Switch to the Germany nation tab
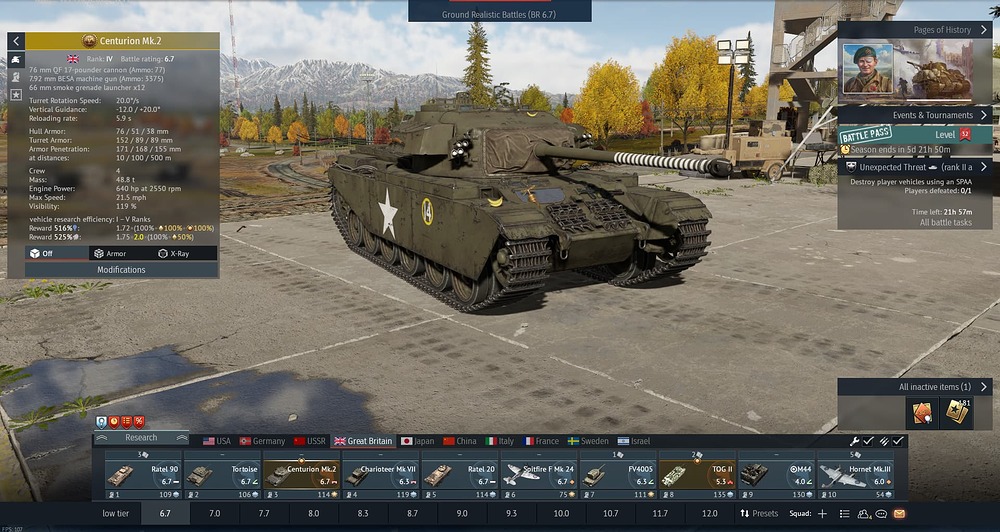The width and height of the screenshot is (1000, 532). (261, 441)
